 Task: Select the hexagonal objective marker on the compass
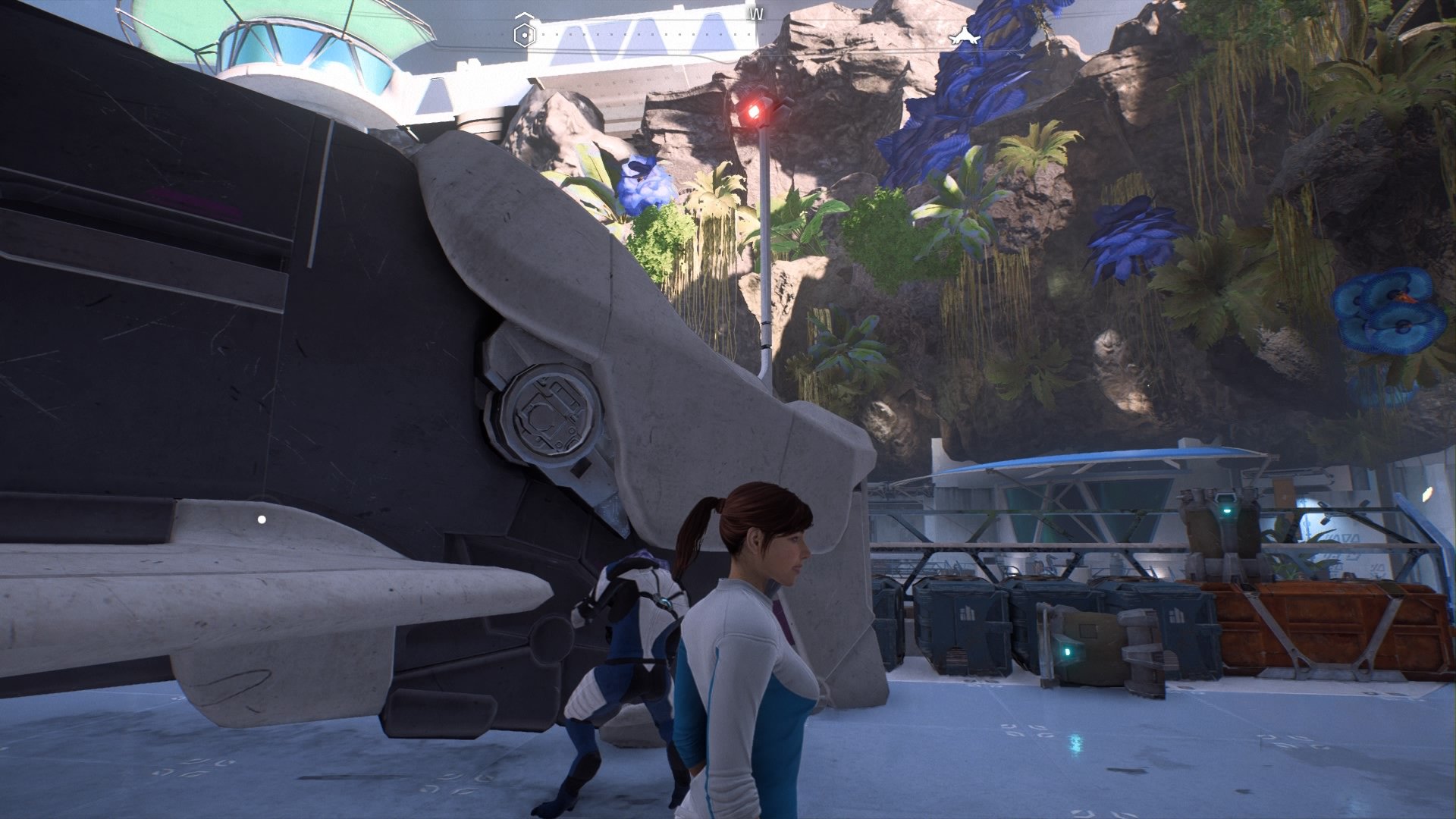pyautogui.click(x=524, y=33)
